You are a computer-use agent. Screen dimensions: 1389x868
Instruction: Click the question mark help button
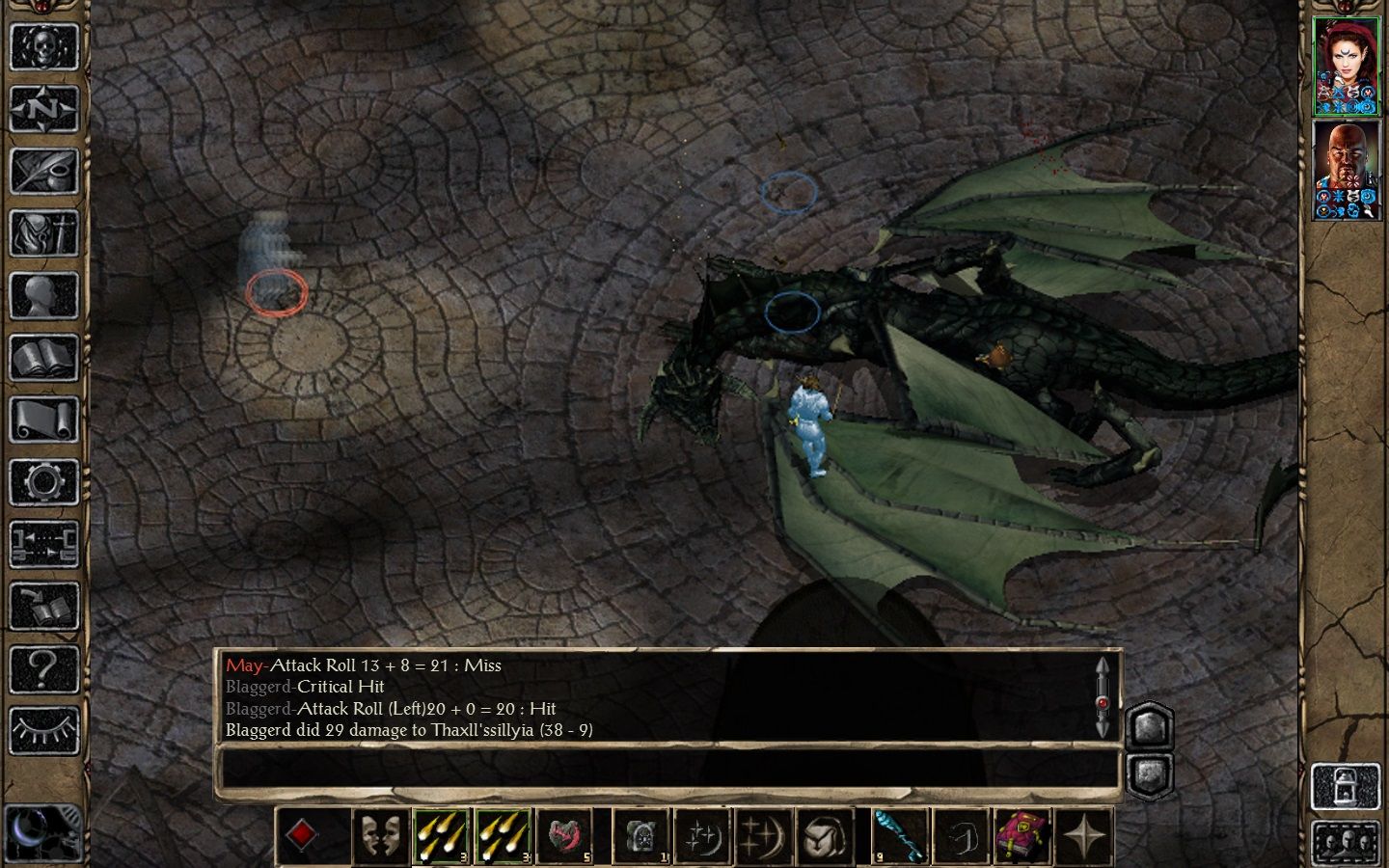[44, 667]
